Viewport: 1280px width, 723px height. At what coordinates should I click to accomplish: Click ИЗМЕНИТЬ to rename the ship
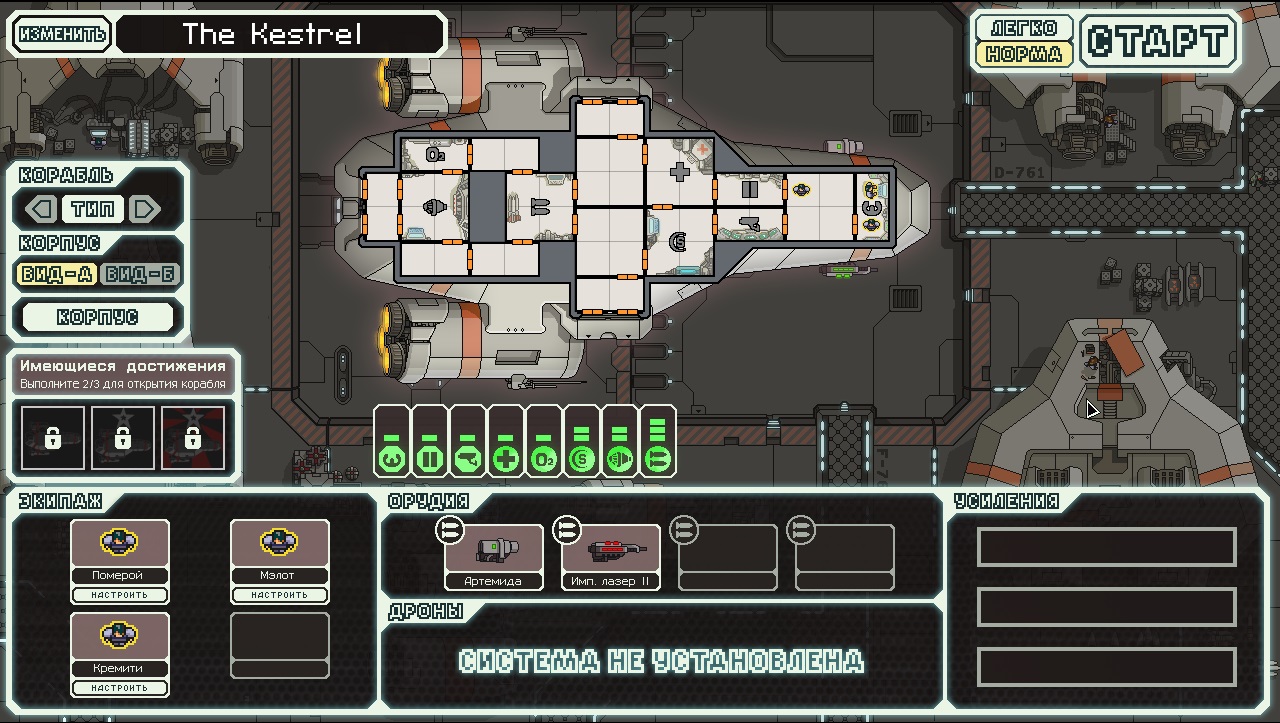[x=62, y=34]
